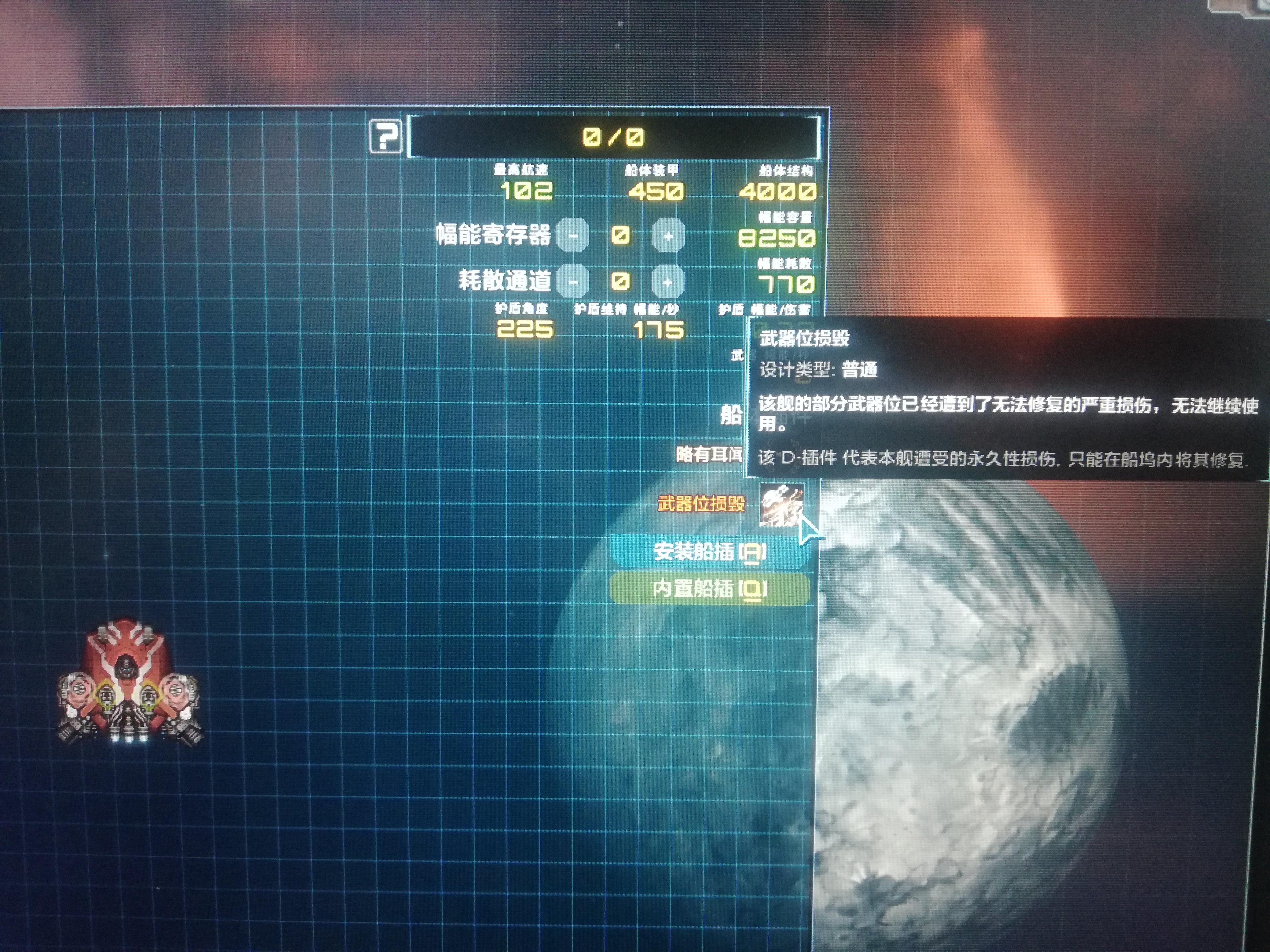Increase the 耗散通道 vent count

(668, 282)
